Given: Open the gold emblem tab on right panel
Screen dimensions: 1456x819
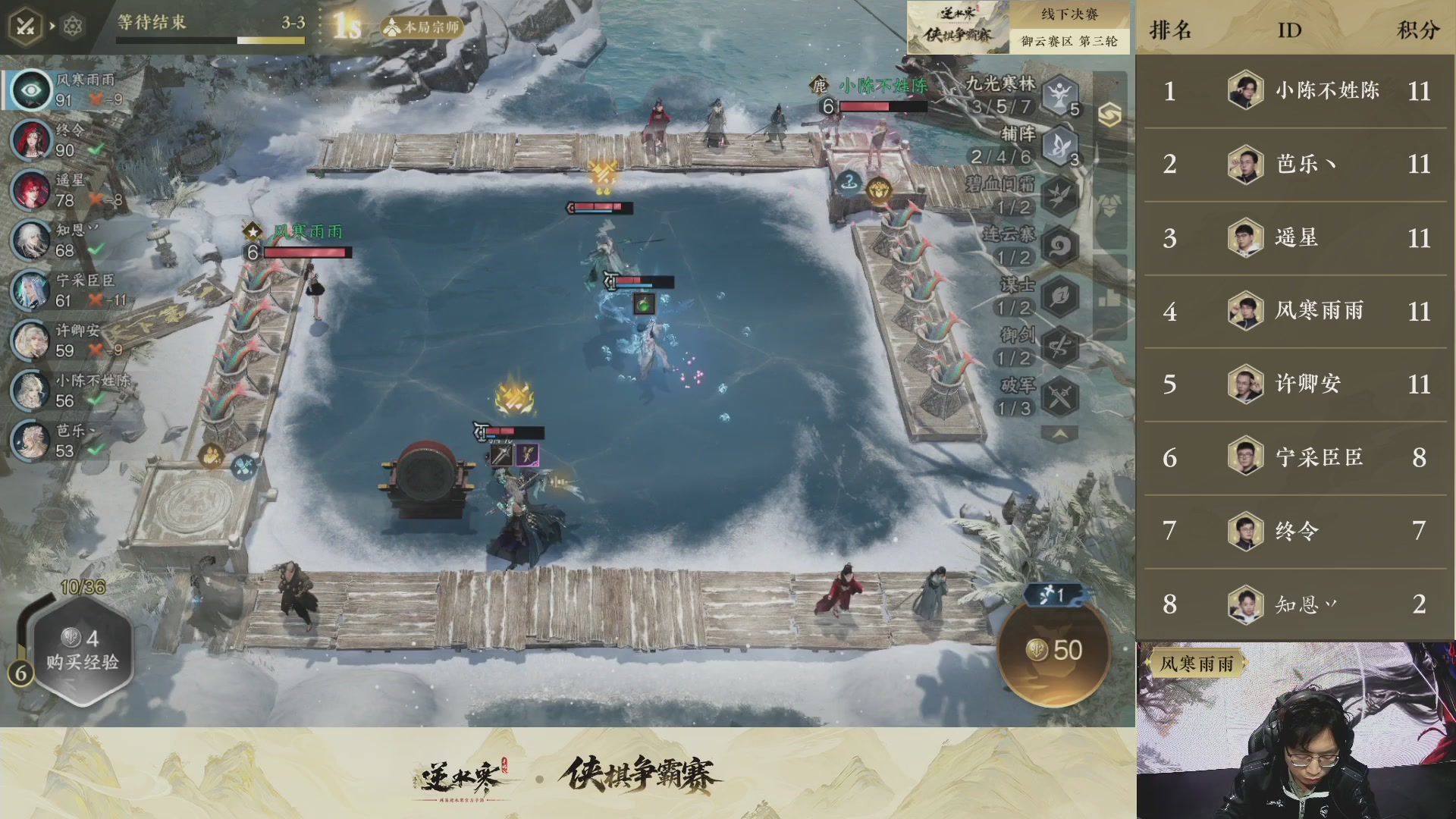Looking at the screenshot, I should pyautogui.click(x=1112, y=115).
